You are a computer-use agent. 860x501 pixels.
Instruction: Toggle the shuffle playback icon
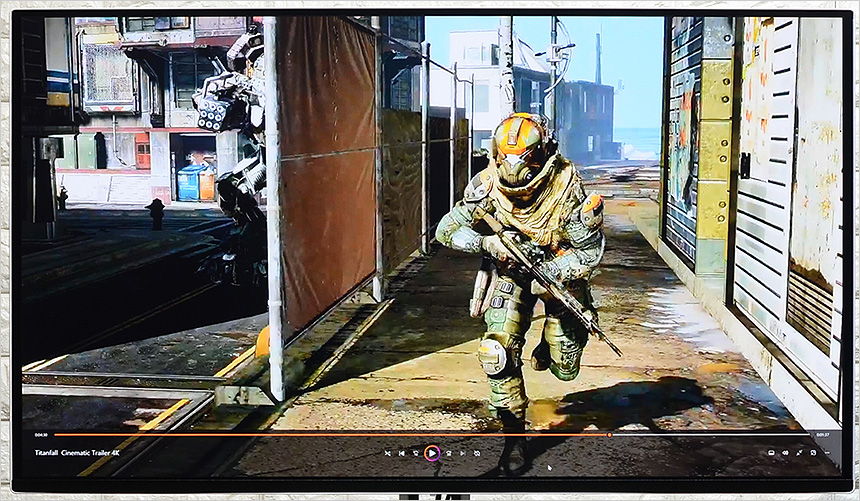coord(388,453)
